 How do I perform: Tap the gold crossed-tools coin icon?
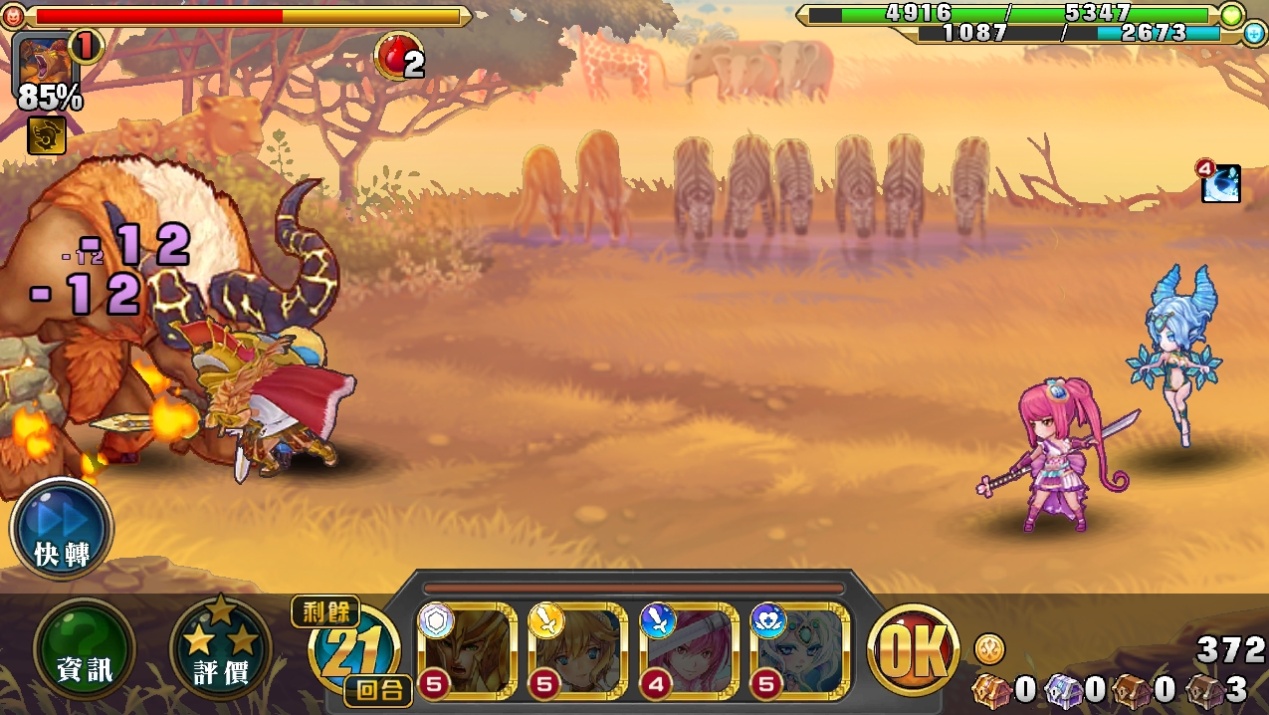coord(989,649)
